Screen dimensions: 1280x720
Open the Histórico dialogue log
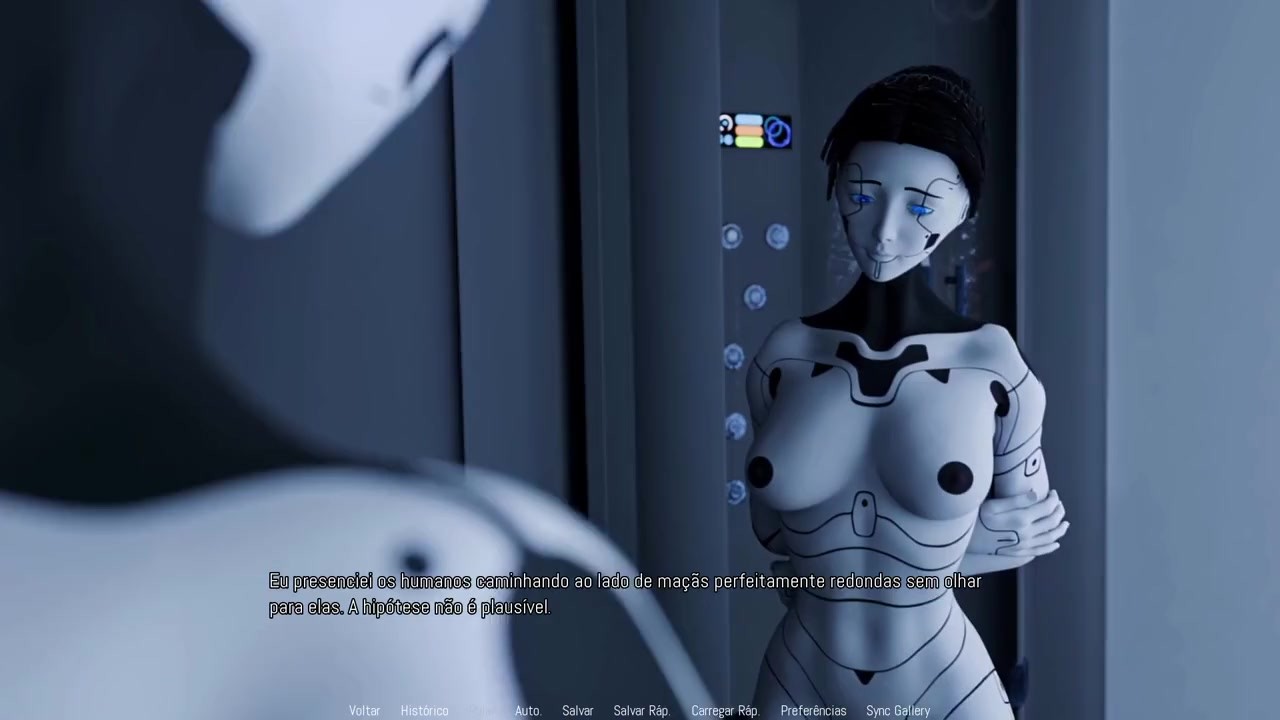click(424, 710)
